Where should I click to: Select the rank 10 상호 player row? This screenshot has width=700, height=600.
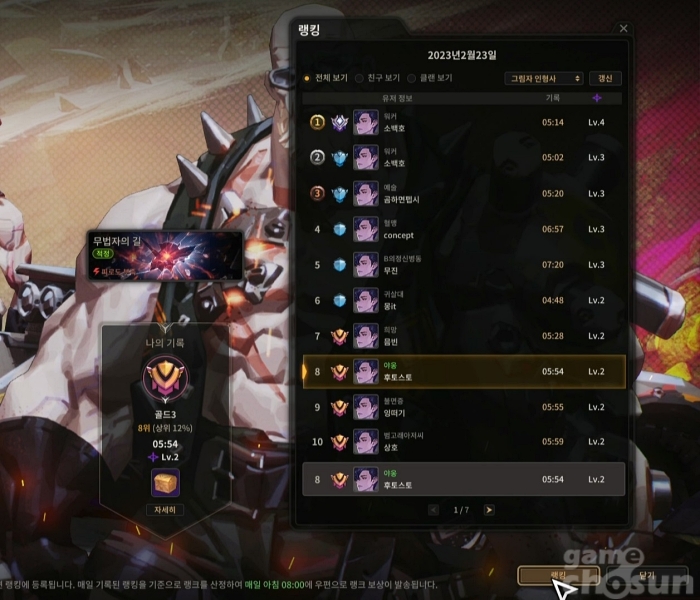463,442
